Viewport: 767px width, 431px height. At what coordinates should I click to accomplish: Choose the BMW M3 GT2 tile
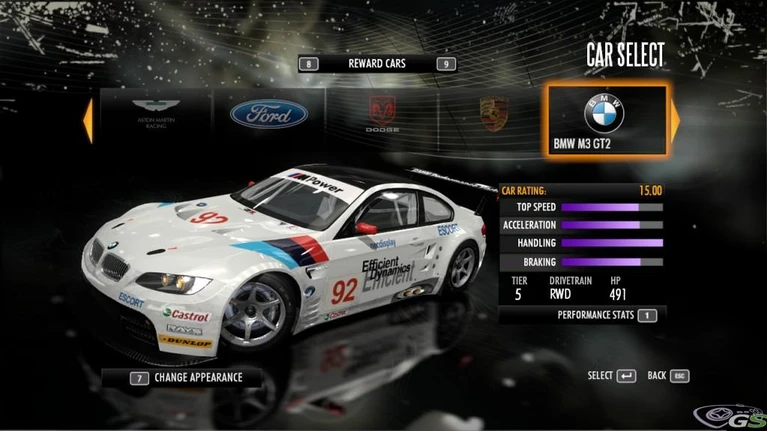pyautogui.click(x=605, y=119)
